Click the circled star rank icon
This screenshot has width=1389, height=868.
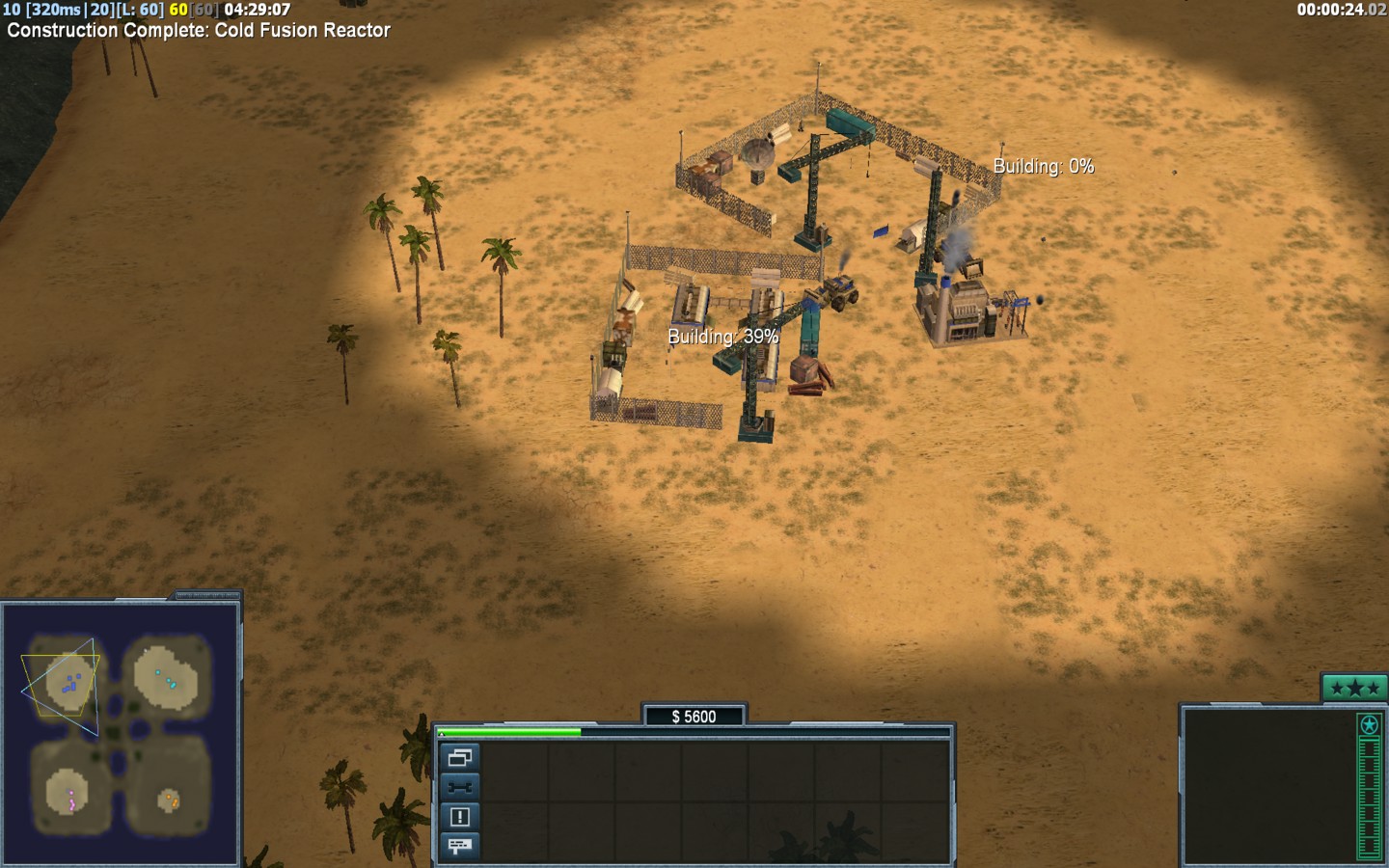pyautogui.click(x=1368, y=724)
